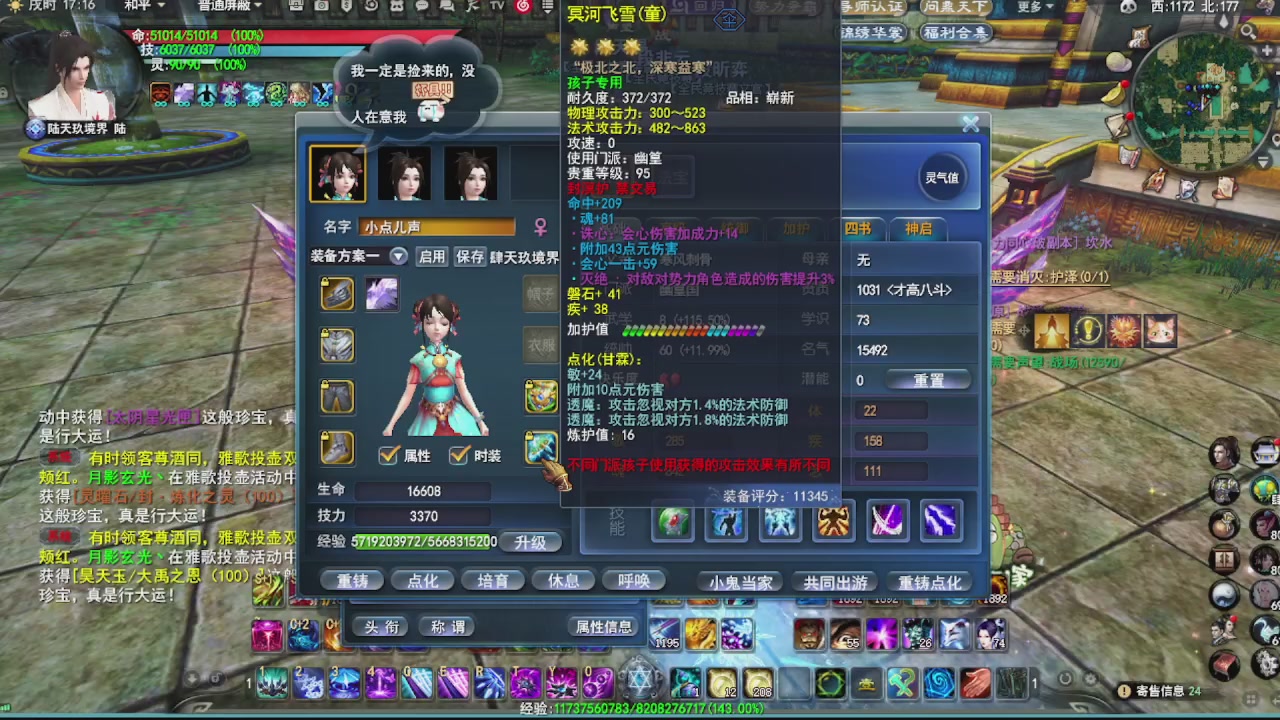Disable the 时装 checkbox

[x=459, y=454]
